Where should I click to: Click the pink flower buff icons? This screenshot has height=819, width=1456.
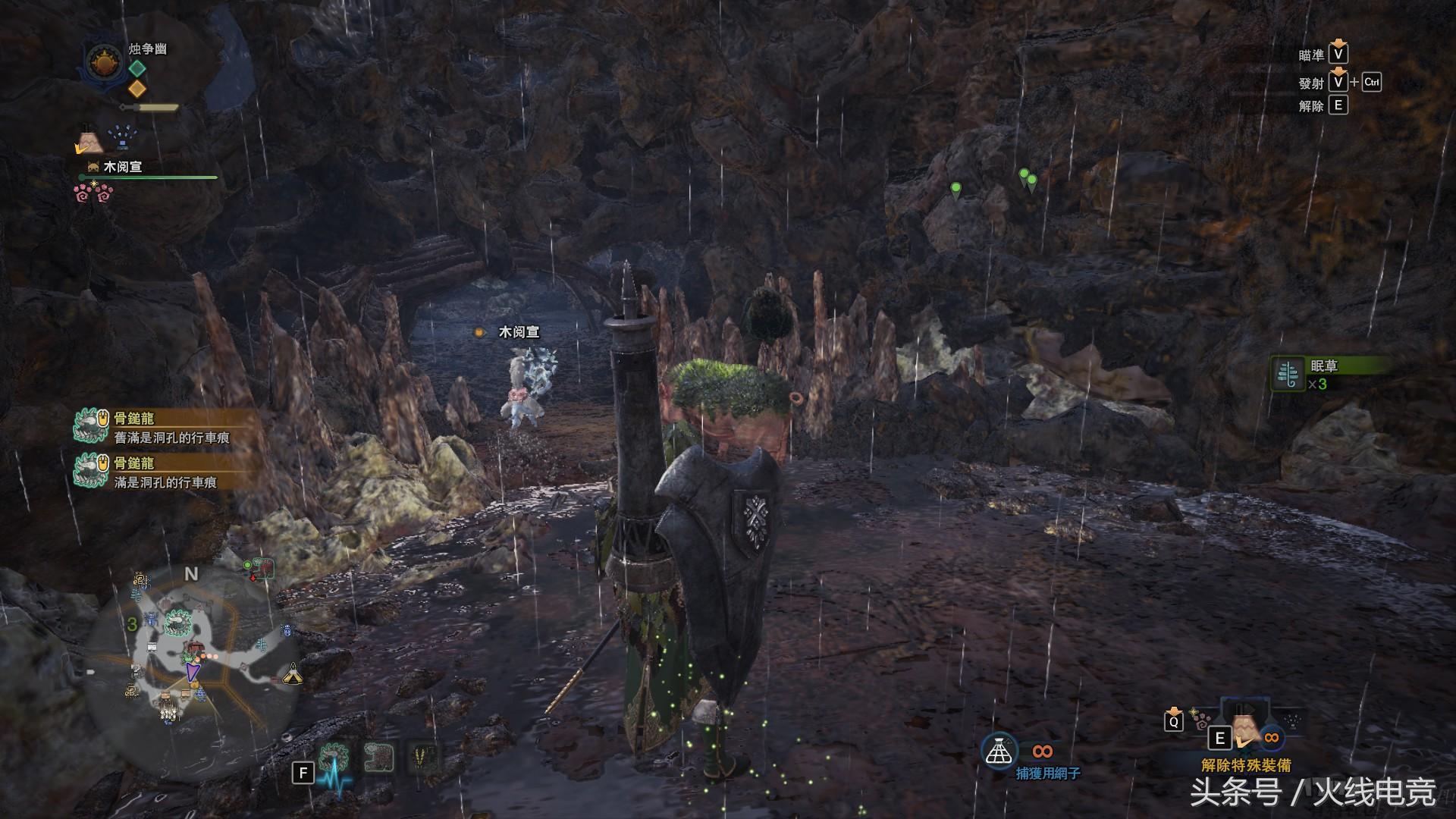tap(93, 193)
